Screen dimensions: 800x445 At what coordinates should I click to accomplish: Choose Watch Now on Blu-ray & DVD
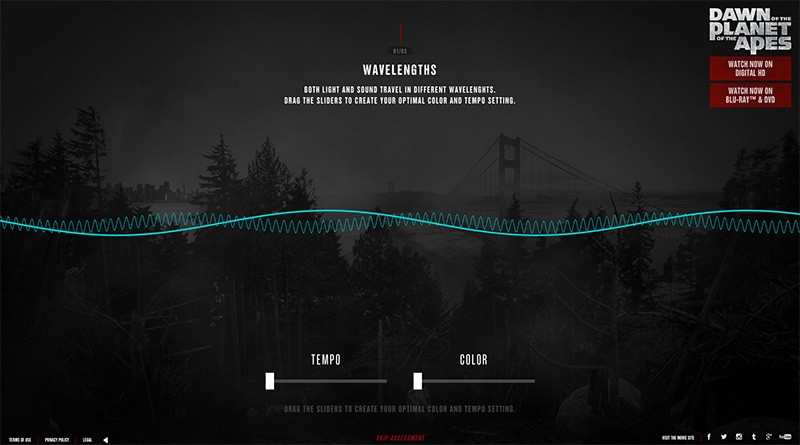(750, 95)
